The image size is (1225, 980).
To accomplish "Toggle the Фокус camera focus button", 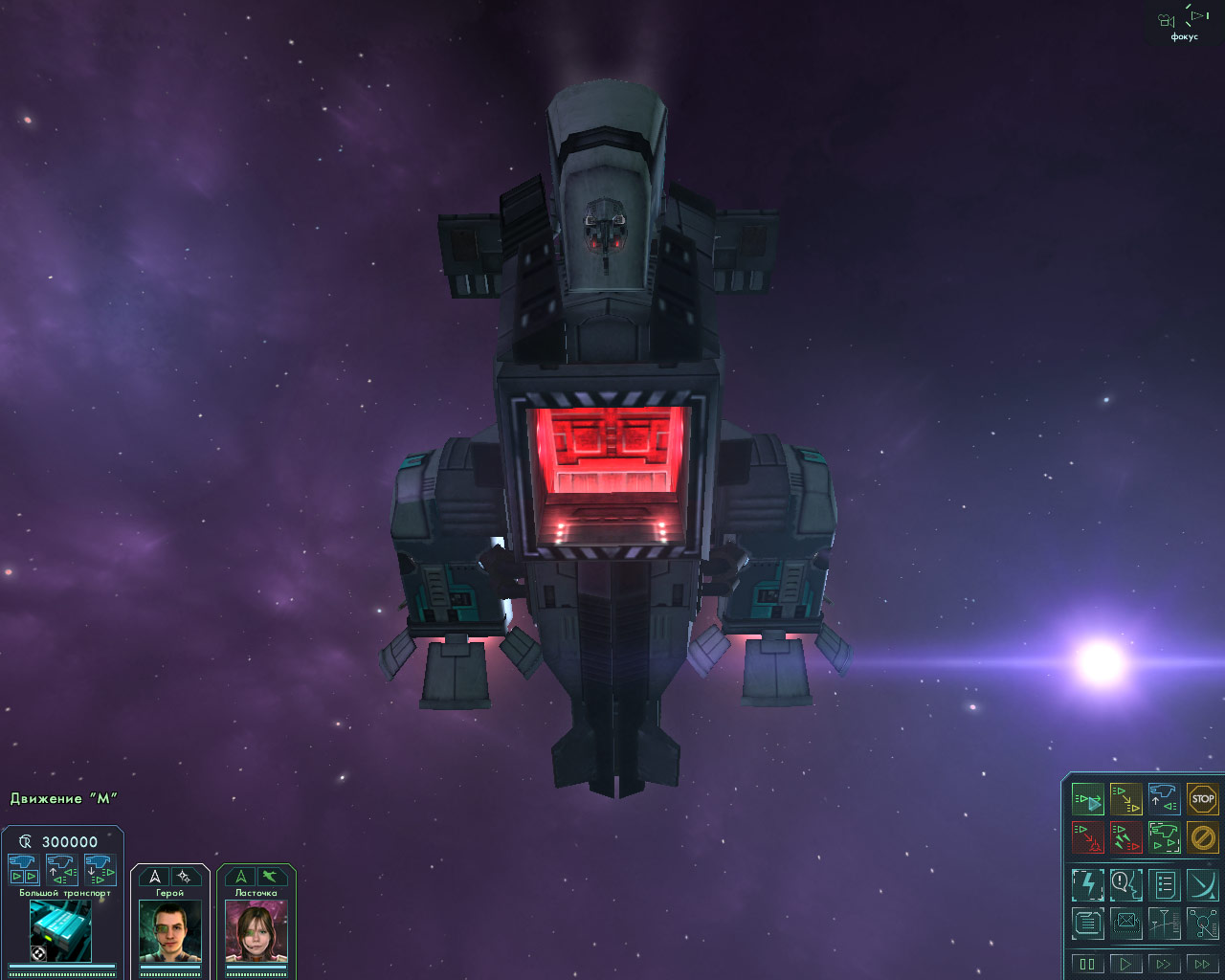I will [x=1184, y=23].
